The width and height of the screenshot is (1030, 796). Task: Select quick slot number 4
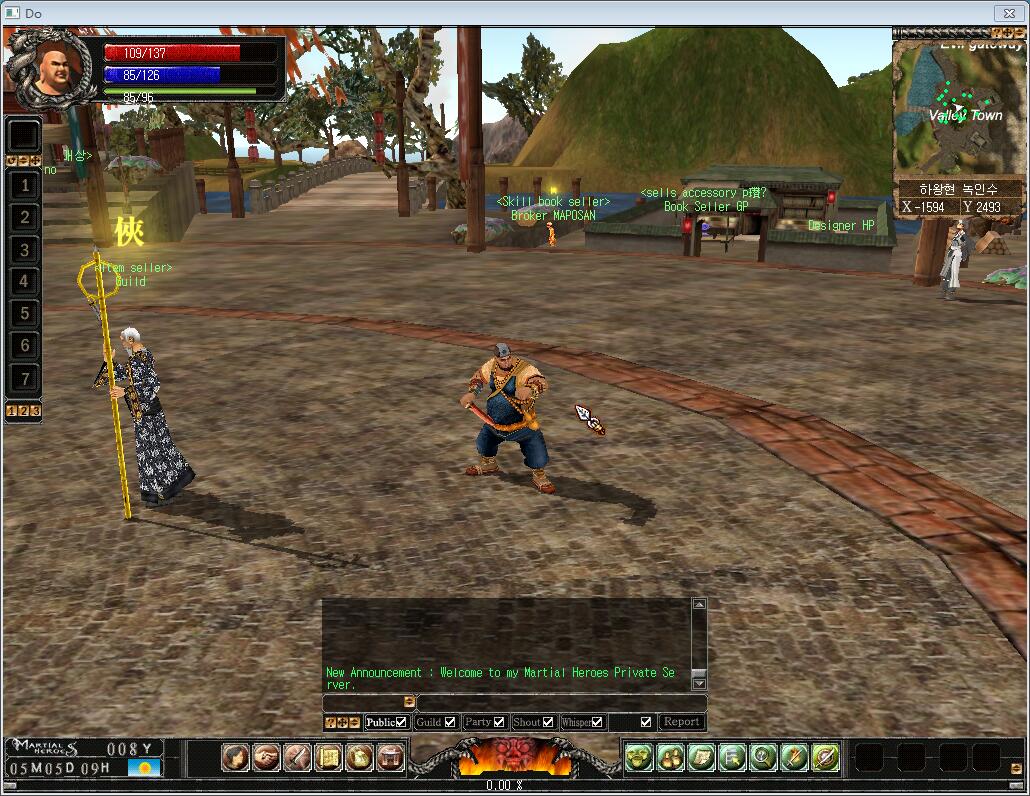point(25,282)
